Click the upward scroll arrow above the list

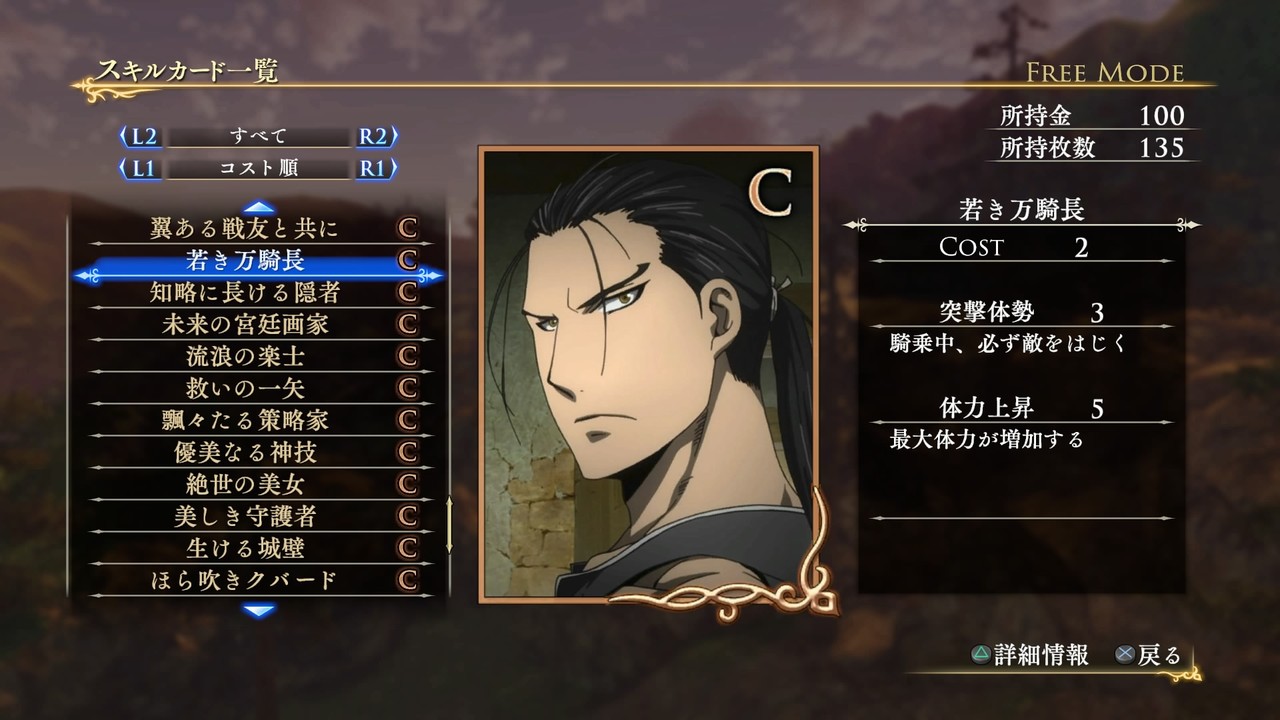(258, 204)
